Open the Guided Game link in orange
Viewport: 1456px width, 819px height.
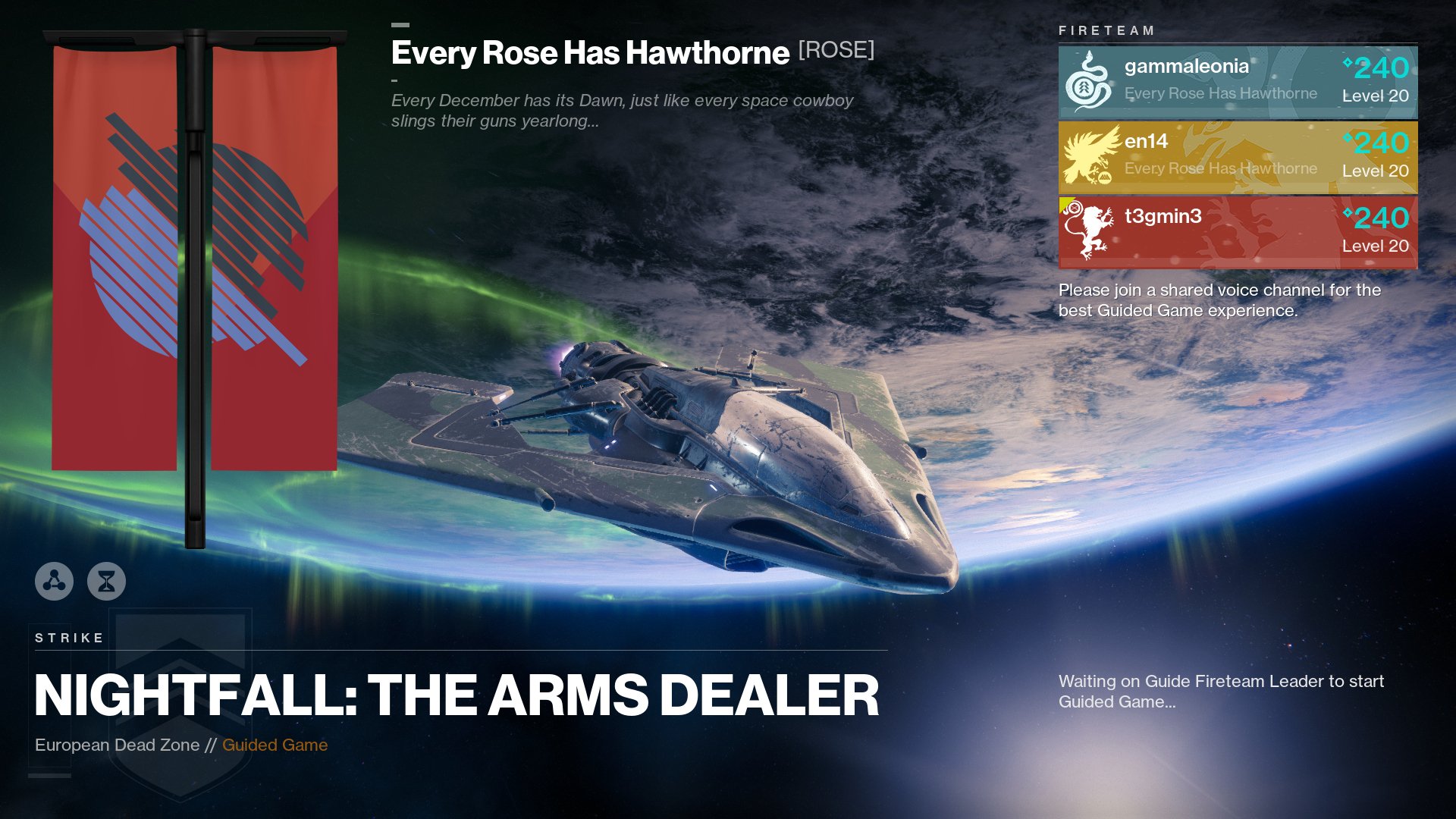275,745
